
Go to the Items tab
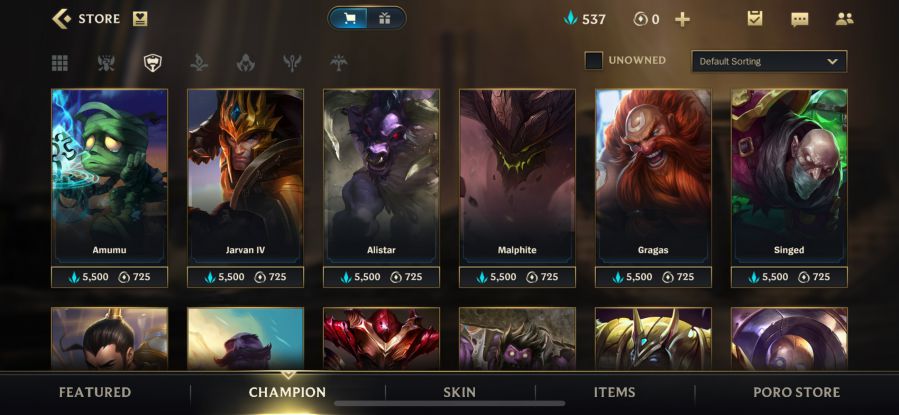(x=614, y=392)
